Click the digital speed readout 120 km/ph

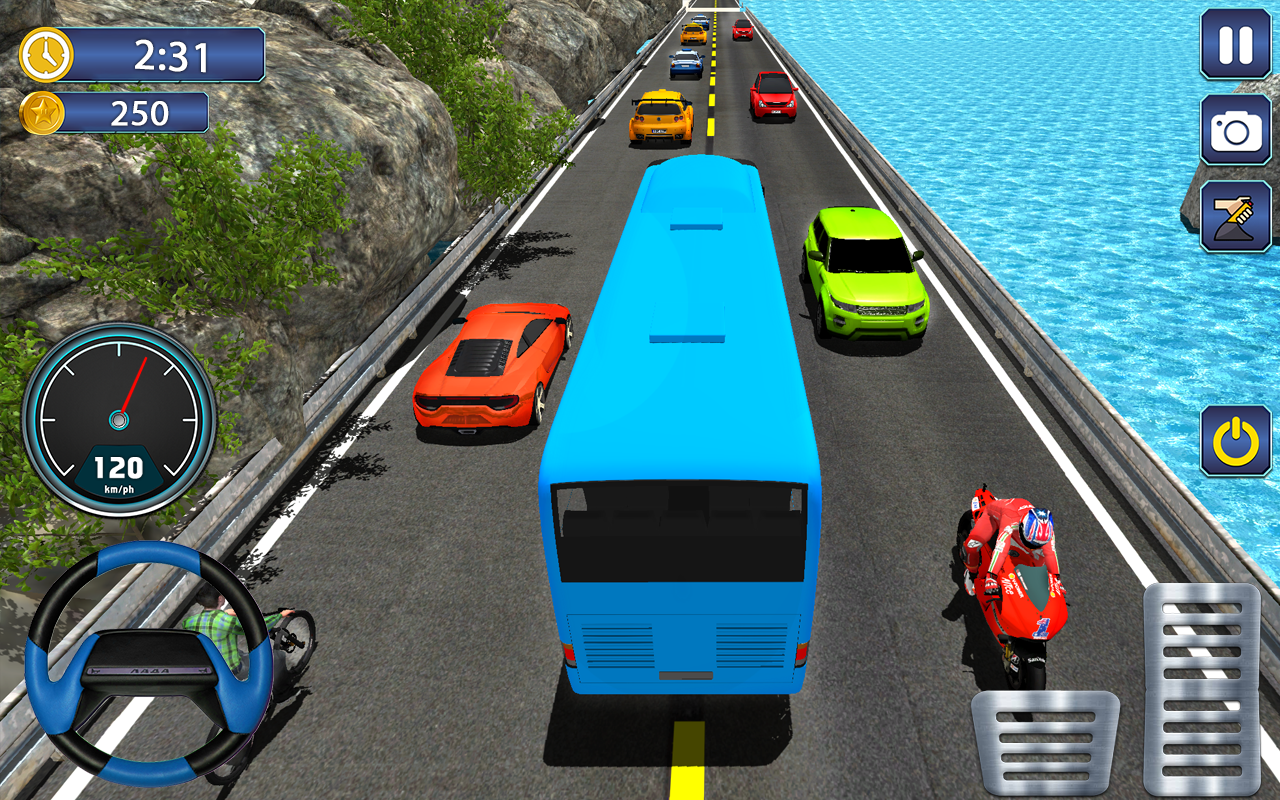point(118,470)
